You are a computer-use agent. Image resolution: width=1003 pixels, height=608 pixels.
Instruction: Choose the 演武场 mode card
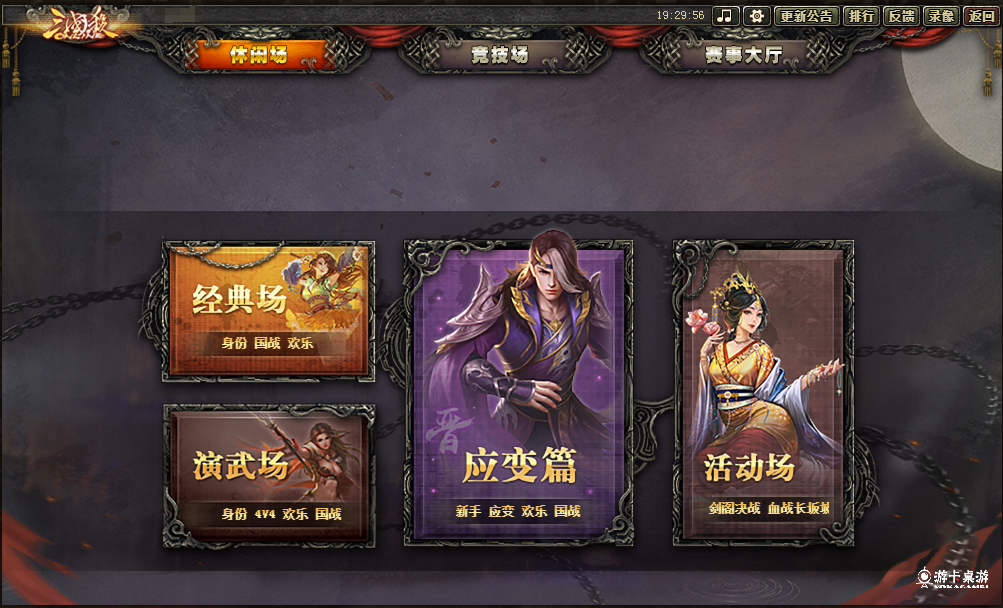[268, 474]
